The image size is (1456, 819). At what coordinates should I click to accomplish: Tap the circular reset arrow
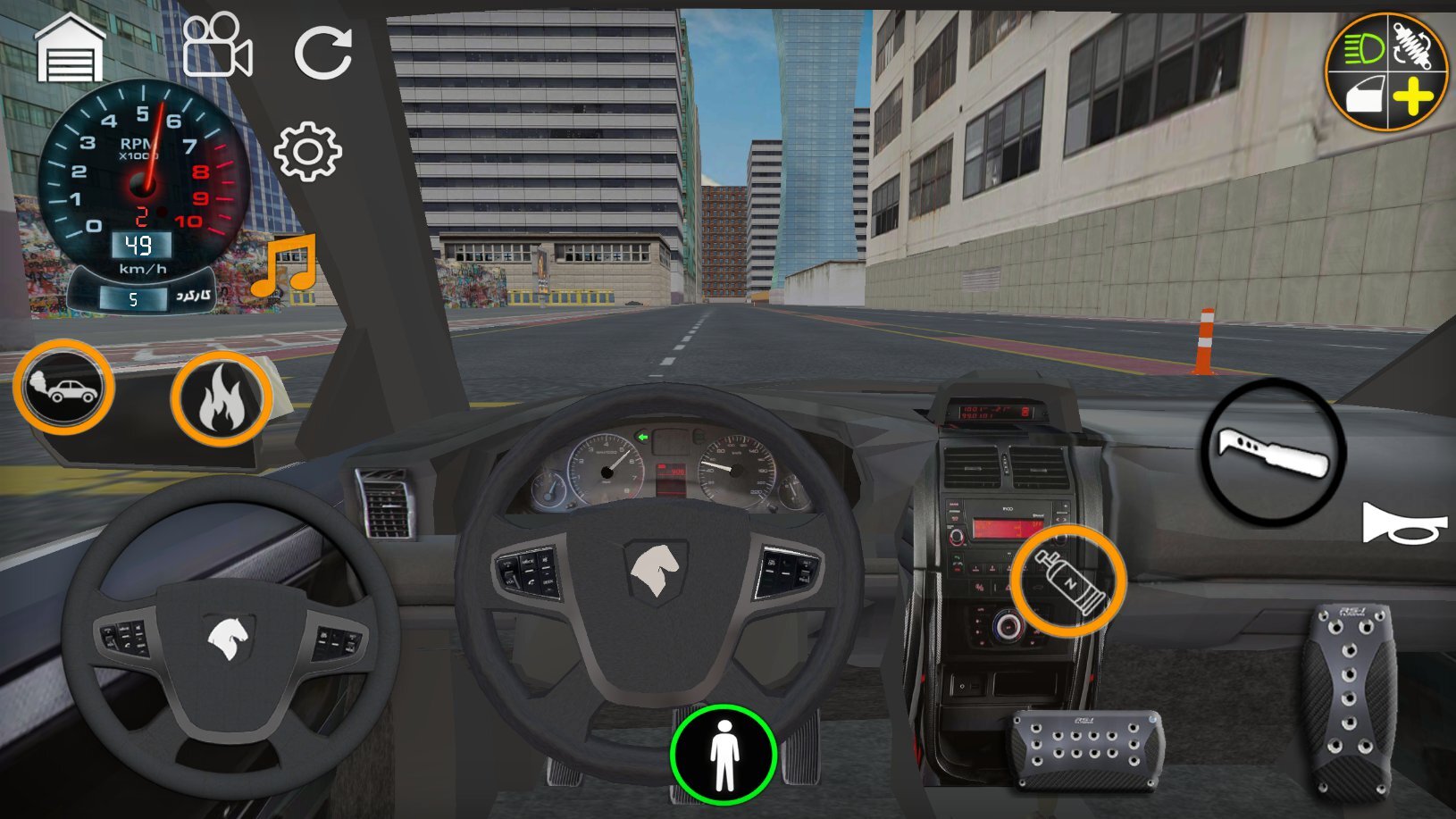[322, 52]
